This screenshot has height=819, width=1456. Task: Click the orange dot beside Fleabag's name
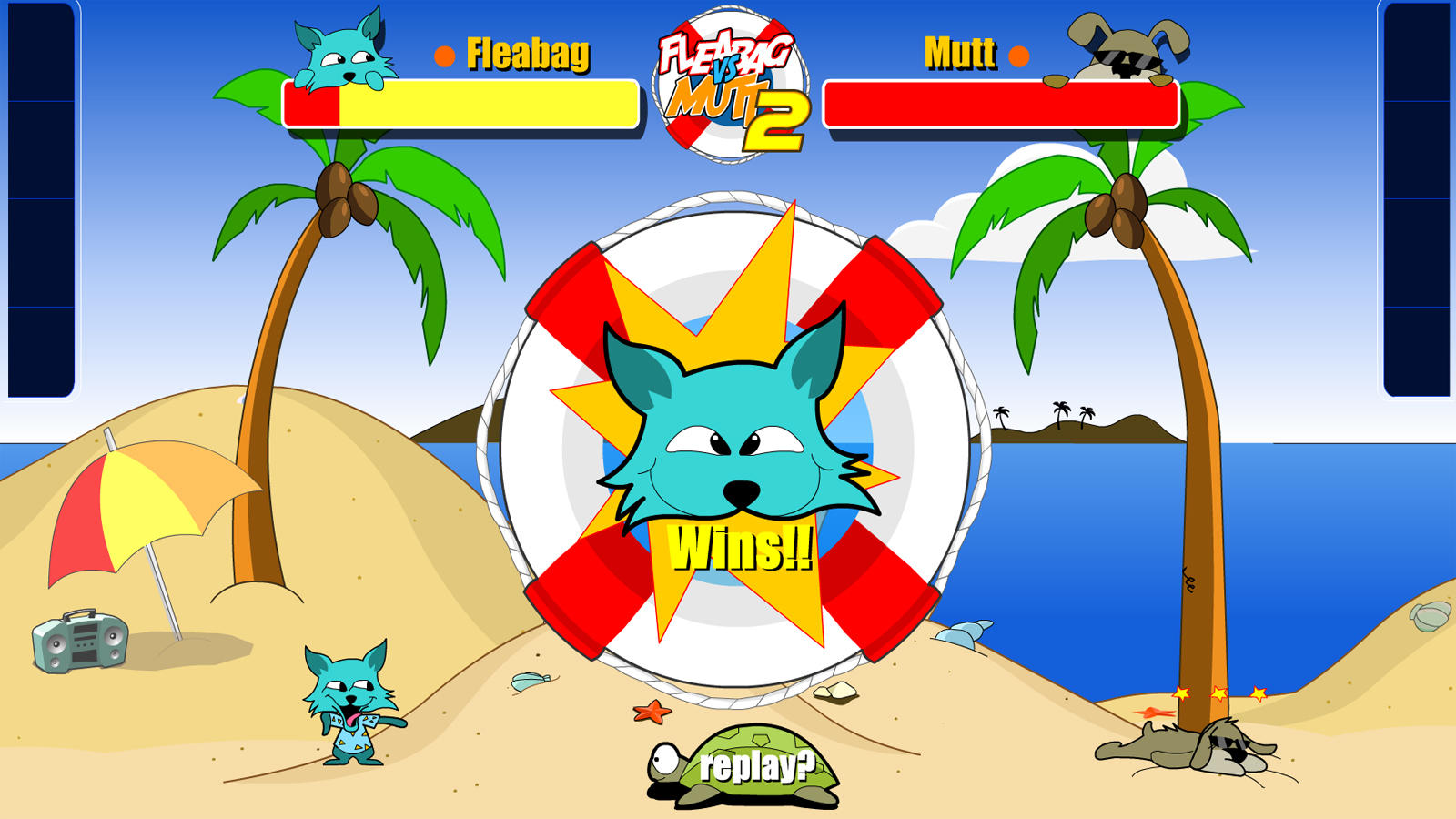[x=442, y=56]
